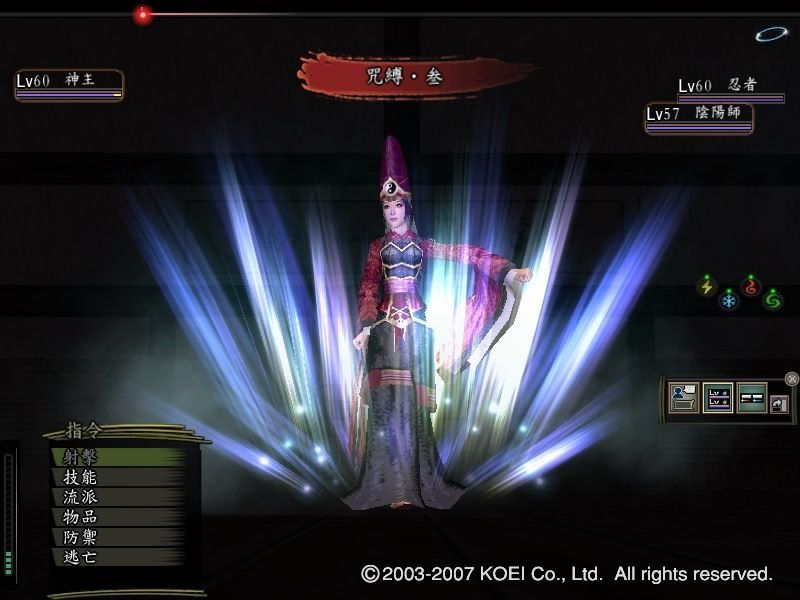Click the red flame element icon
Screen dimensions: 800x600
pyautogui.click(x=750, y=287)
